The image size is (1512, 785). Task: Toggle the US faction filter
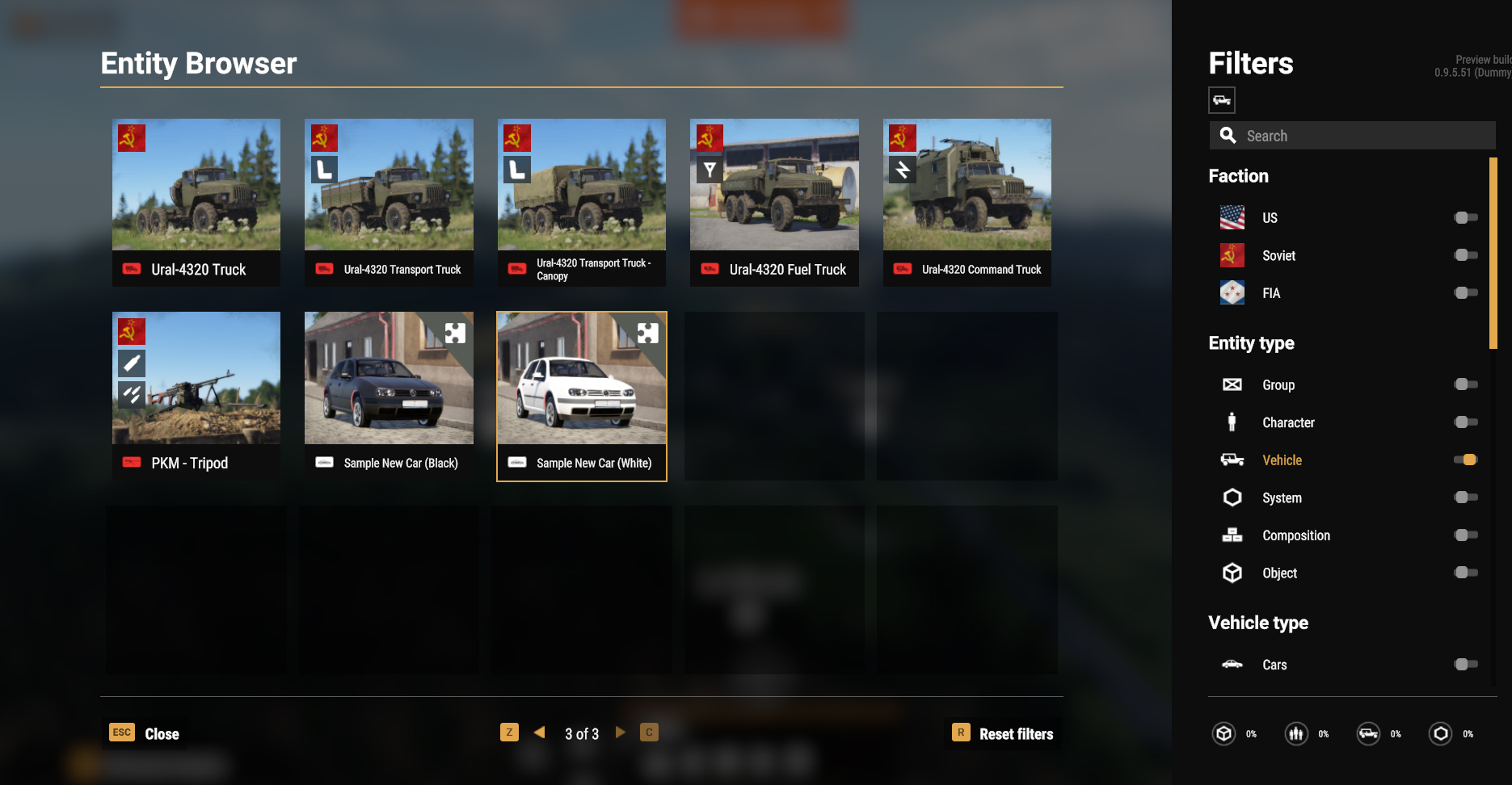(1465, 217)
